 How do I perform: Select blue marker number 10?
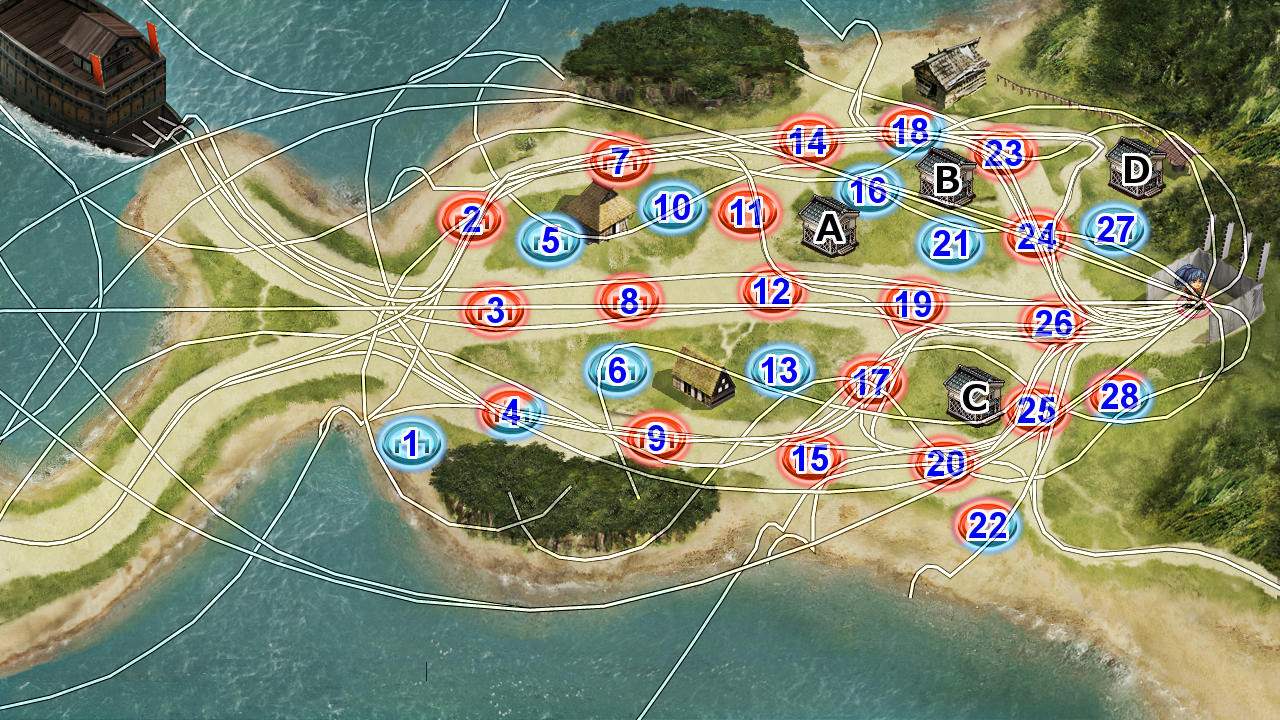[672, 207]
